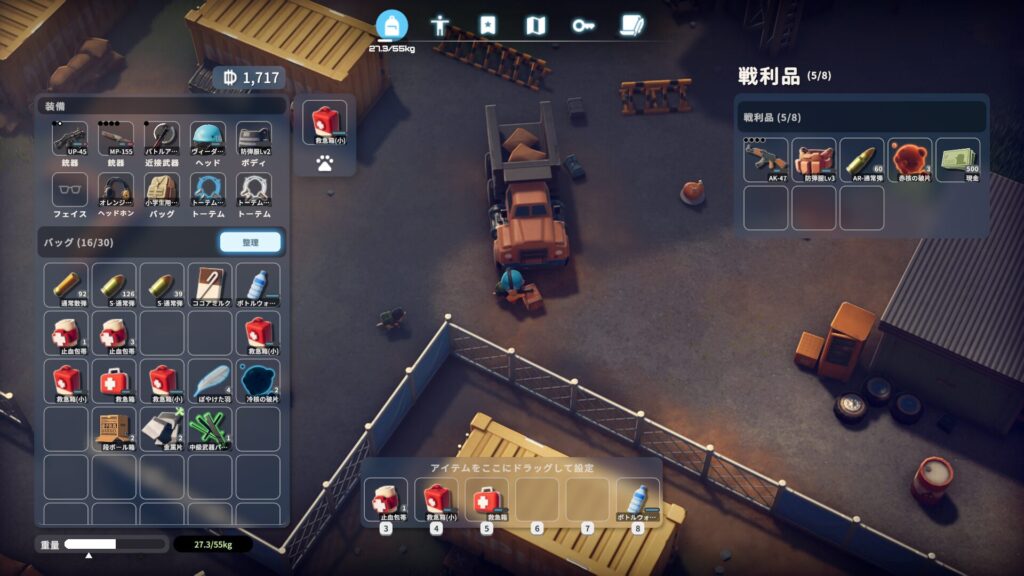Select the AK-47 in the loot panel
This screenshot has height=576, width=1024.
click(765, 159)
